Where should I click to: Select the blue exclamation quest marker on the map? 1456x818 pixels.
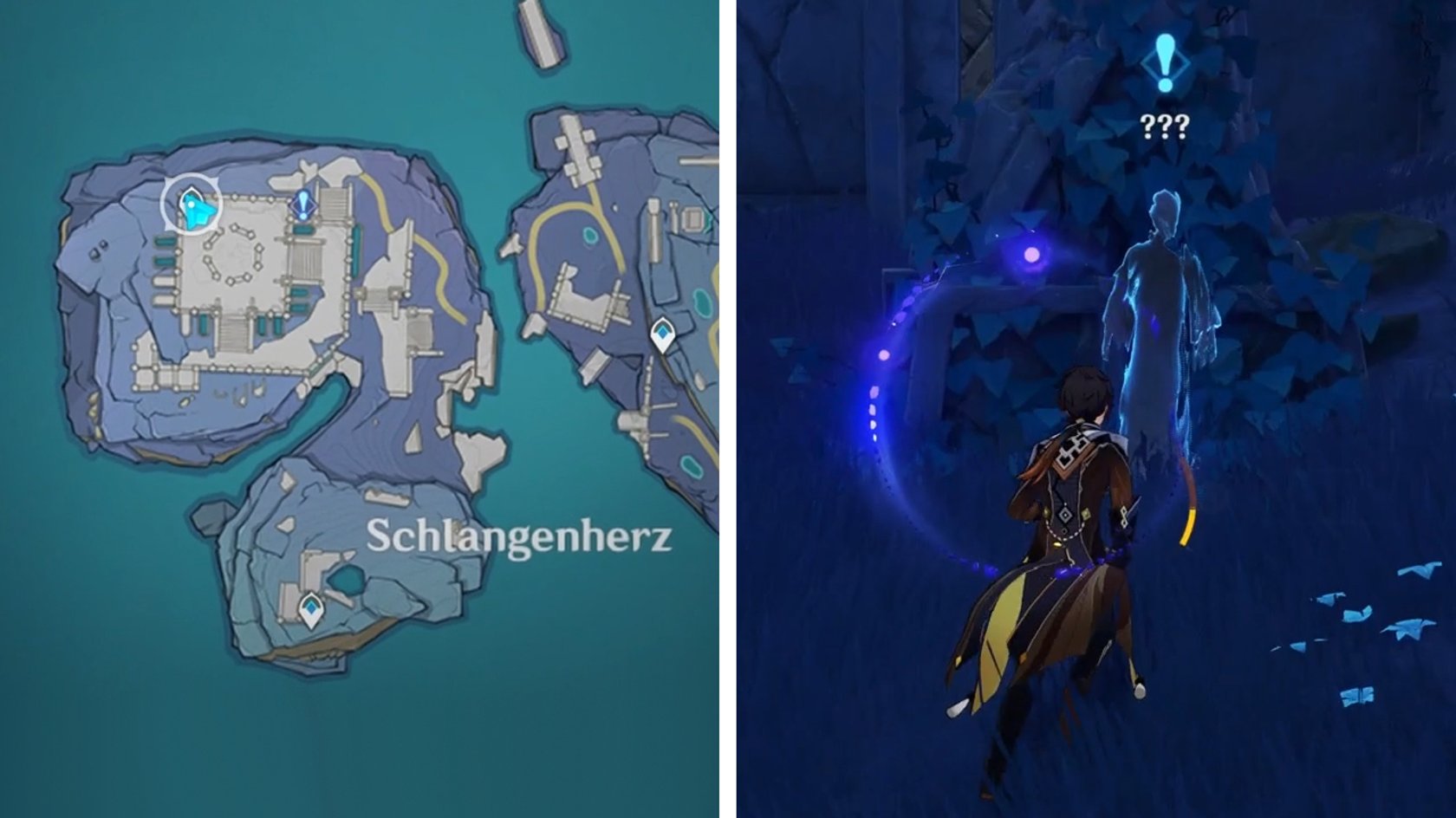click(x=302, y=206)
